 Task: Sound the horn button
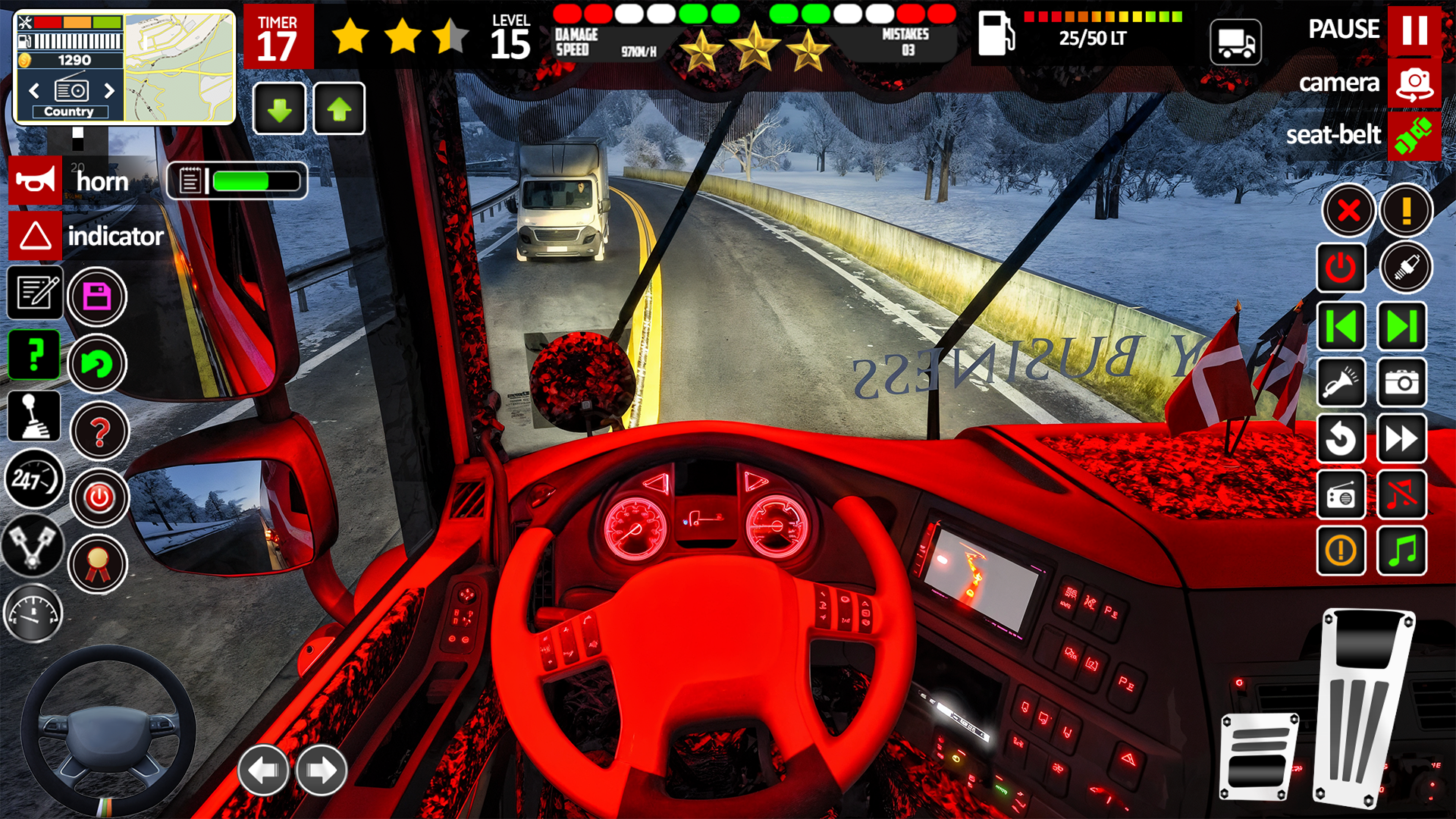coord(35,180)
